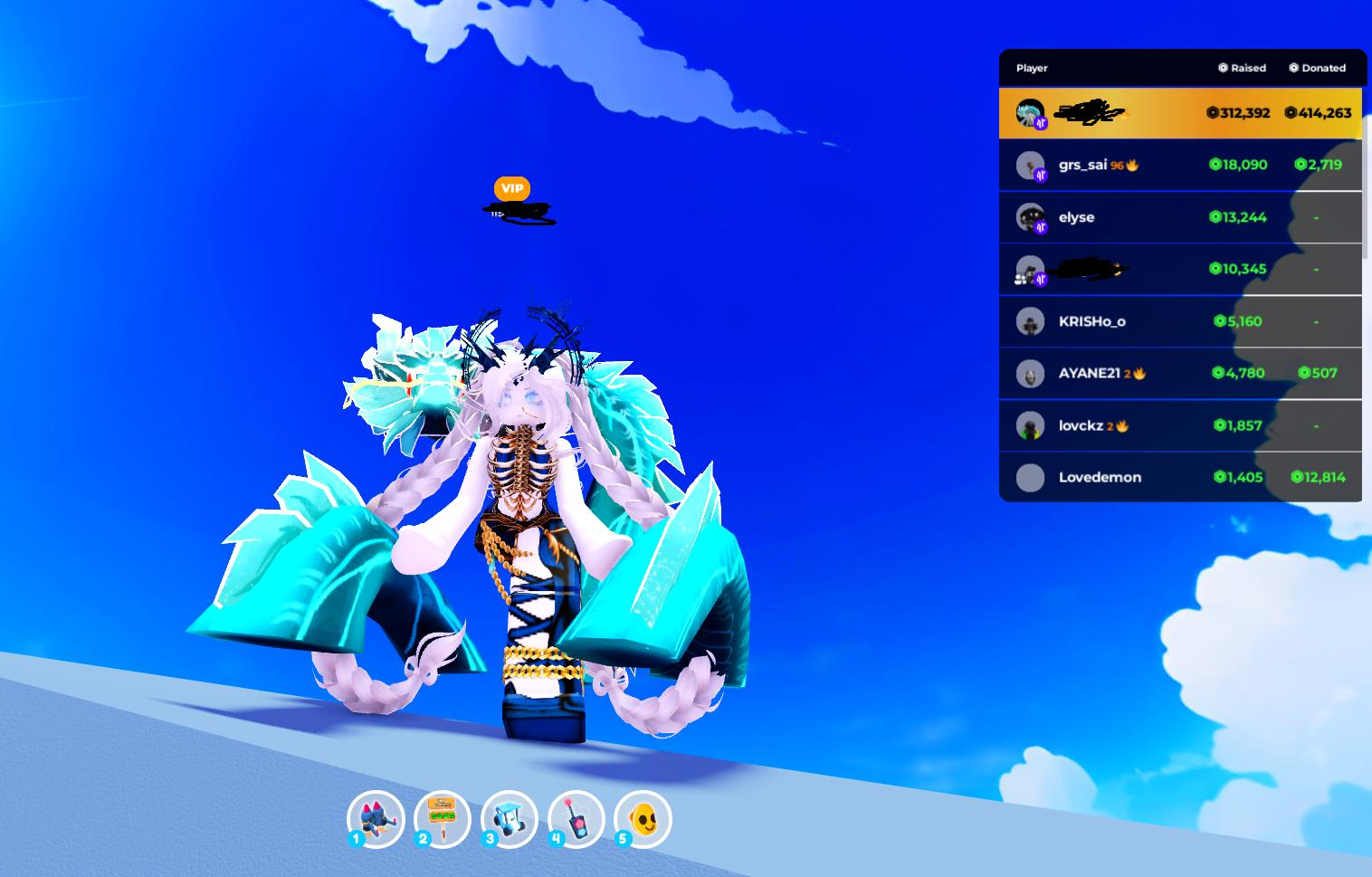This screenshot has width=1372, height=877.
Task: Select the walkie-talkie remote in slot 4
Action: click(576, 819)
